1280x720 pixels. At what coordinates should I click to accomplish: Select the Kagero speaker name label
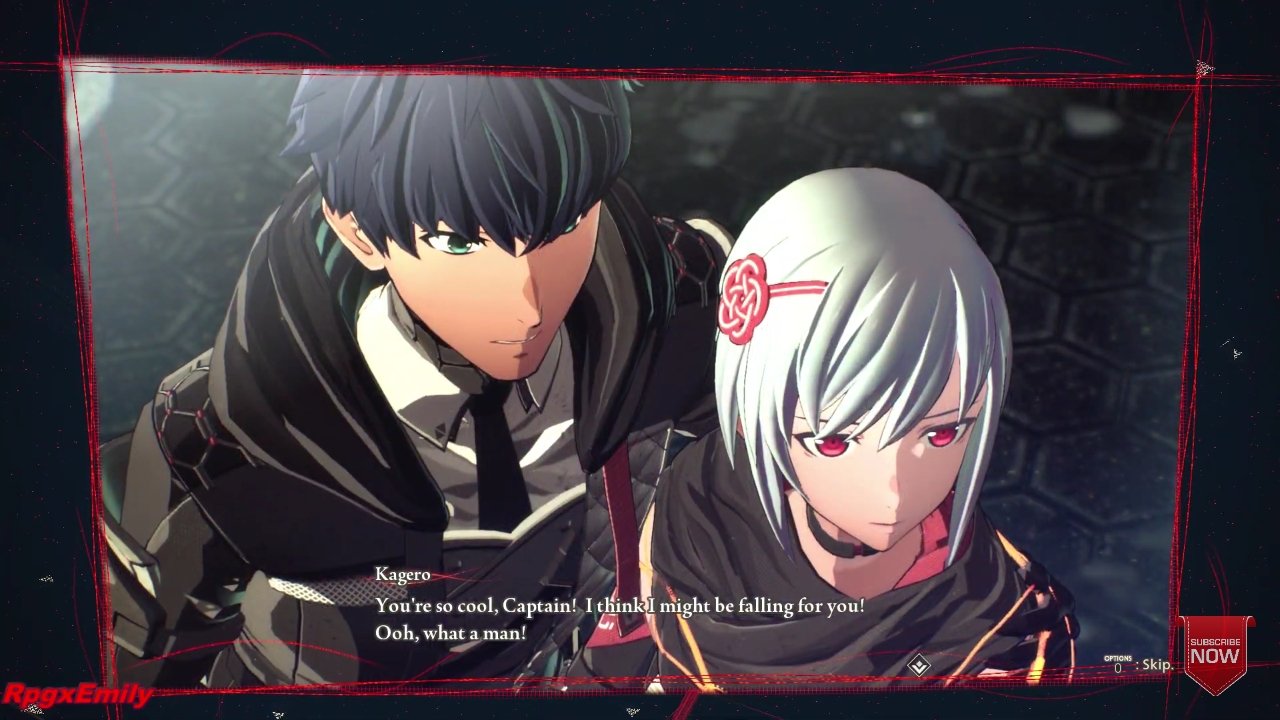pyautogui.click(x=404, y=574)
